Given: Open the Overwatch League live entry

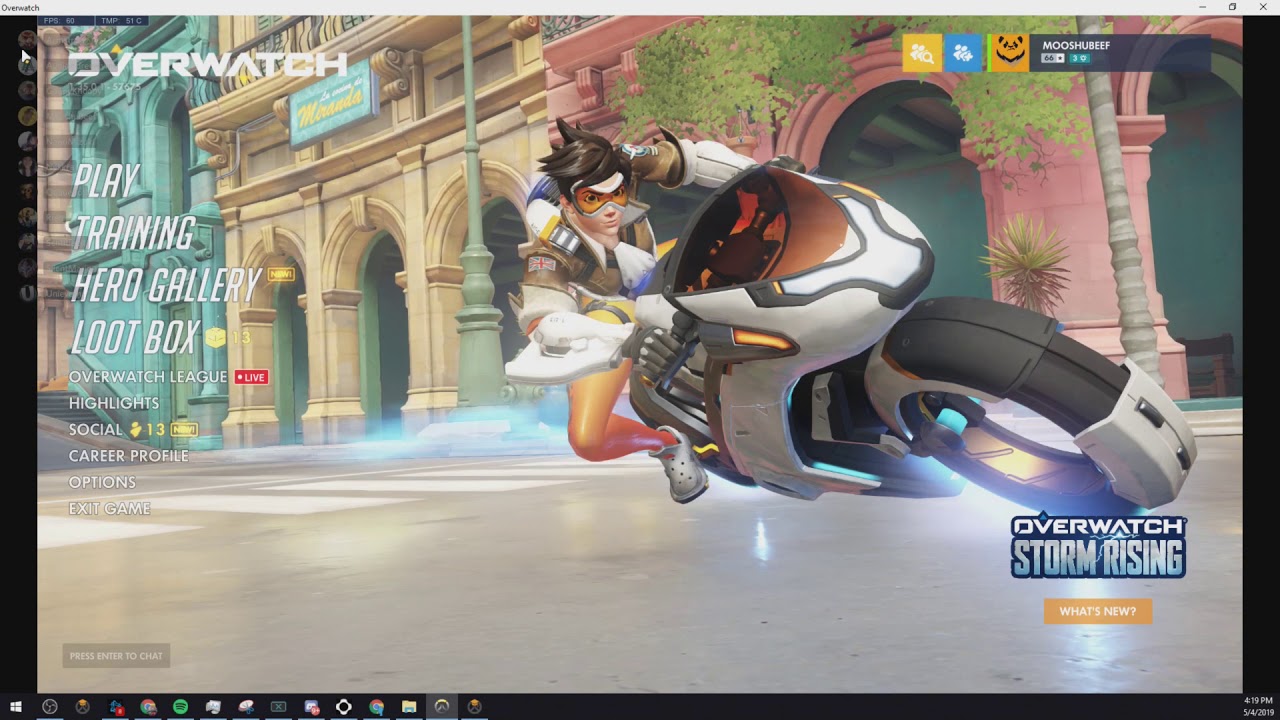Looking at the screenshot, I should click(148, 377).
